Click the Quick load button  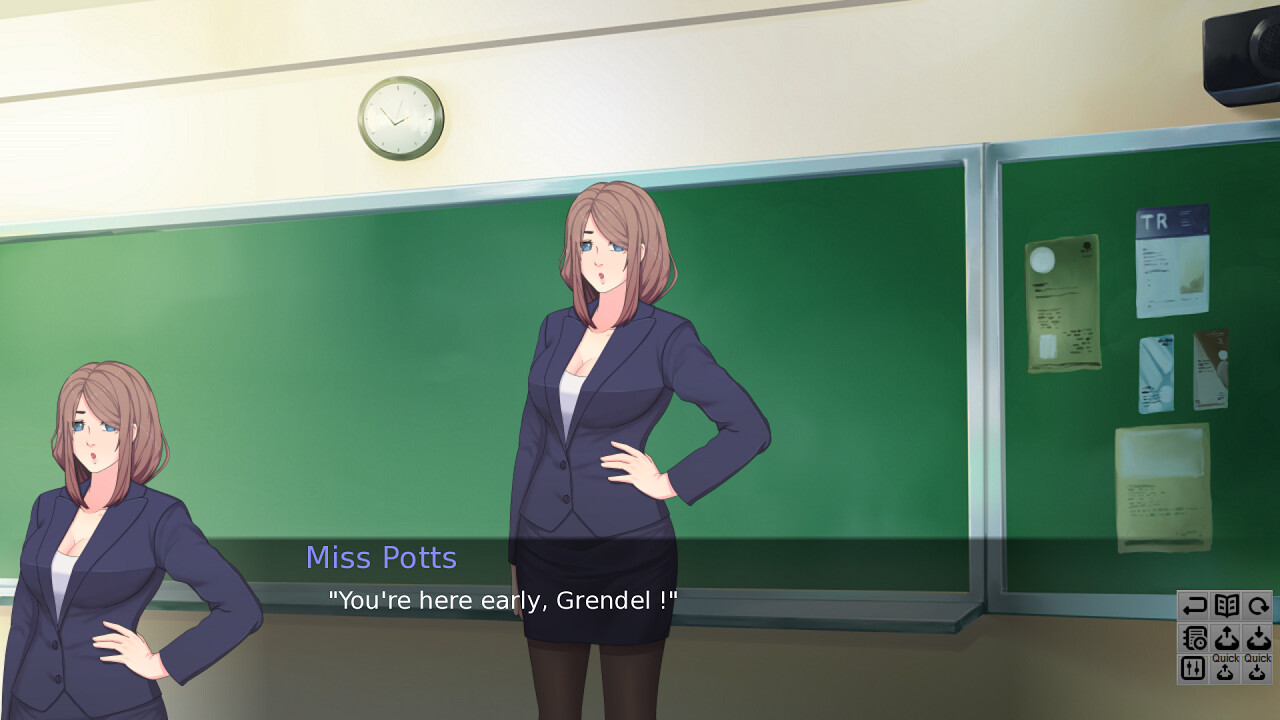tap(1258, 668)
